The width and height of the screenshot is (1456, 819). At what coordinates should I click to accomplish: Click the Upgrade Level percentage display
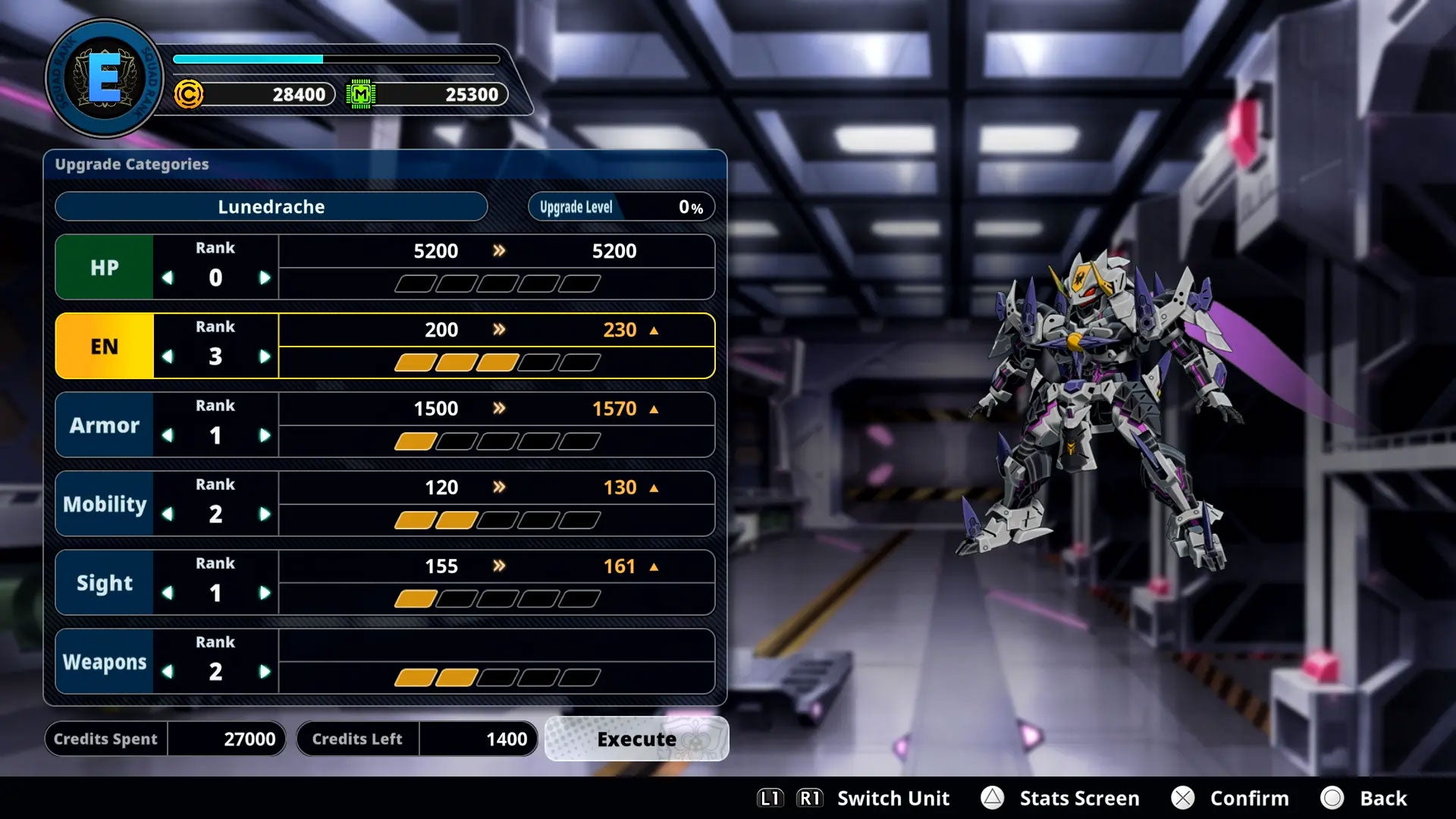pos(620,206)
